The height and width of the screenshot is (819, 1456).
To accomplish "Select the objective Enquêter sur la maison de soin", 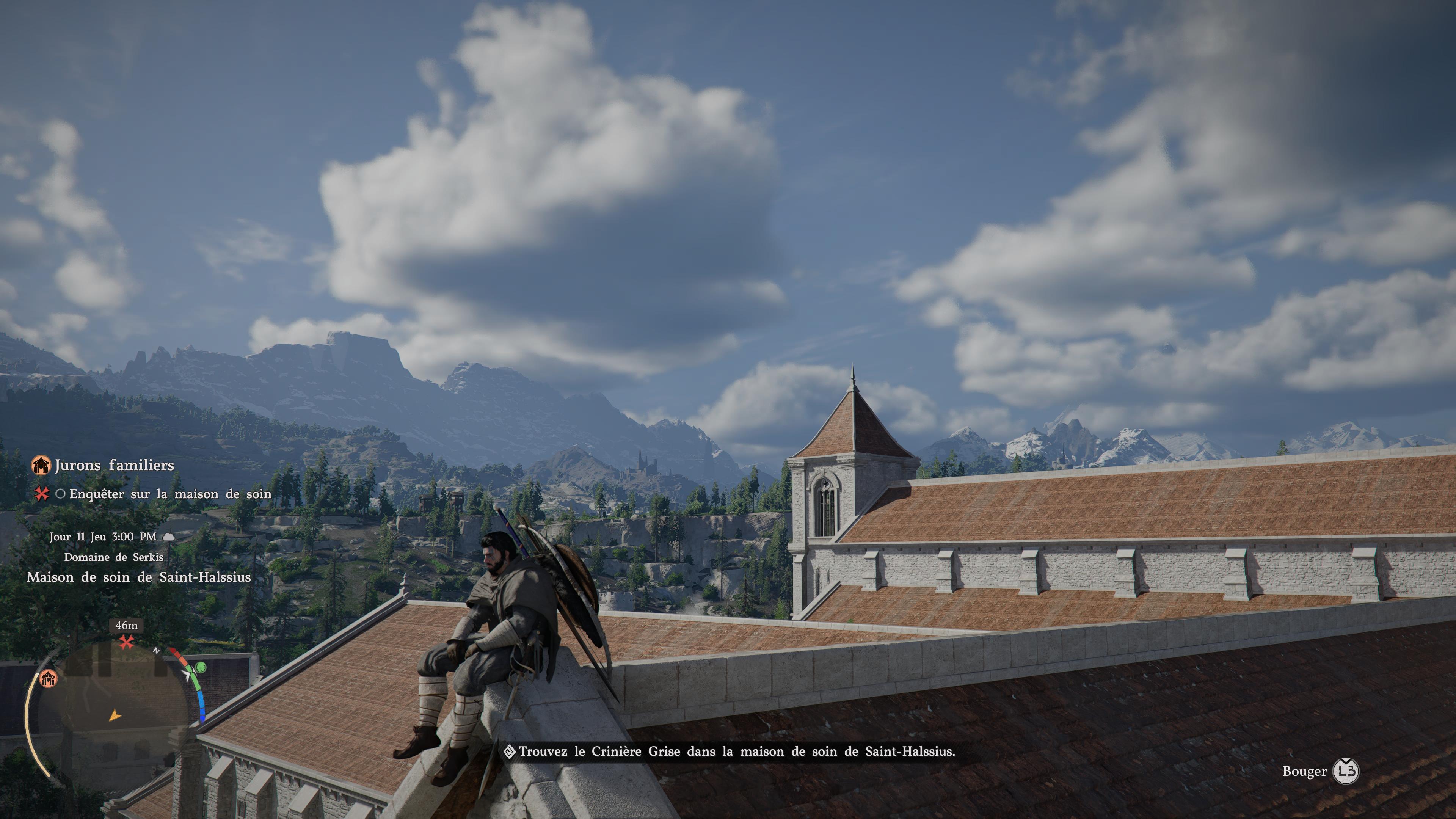I will (x=170, y=494).
